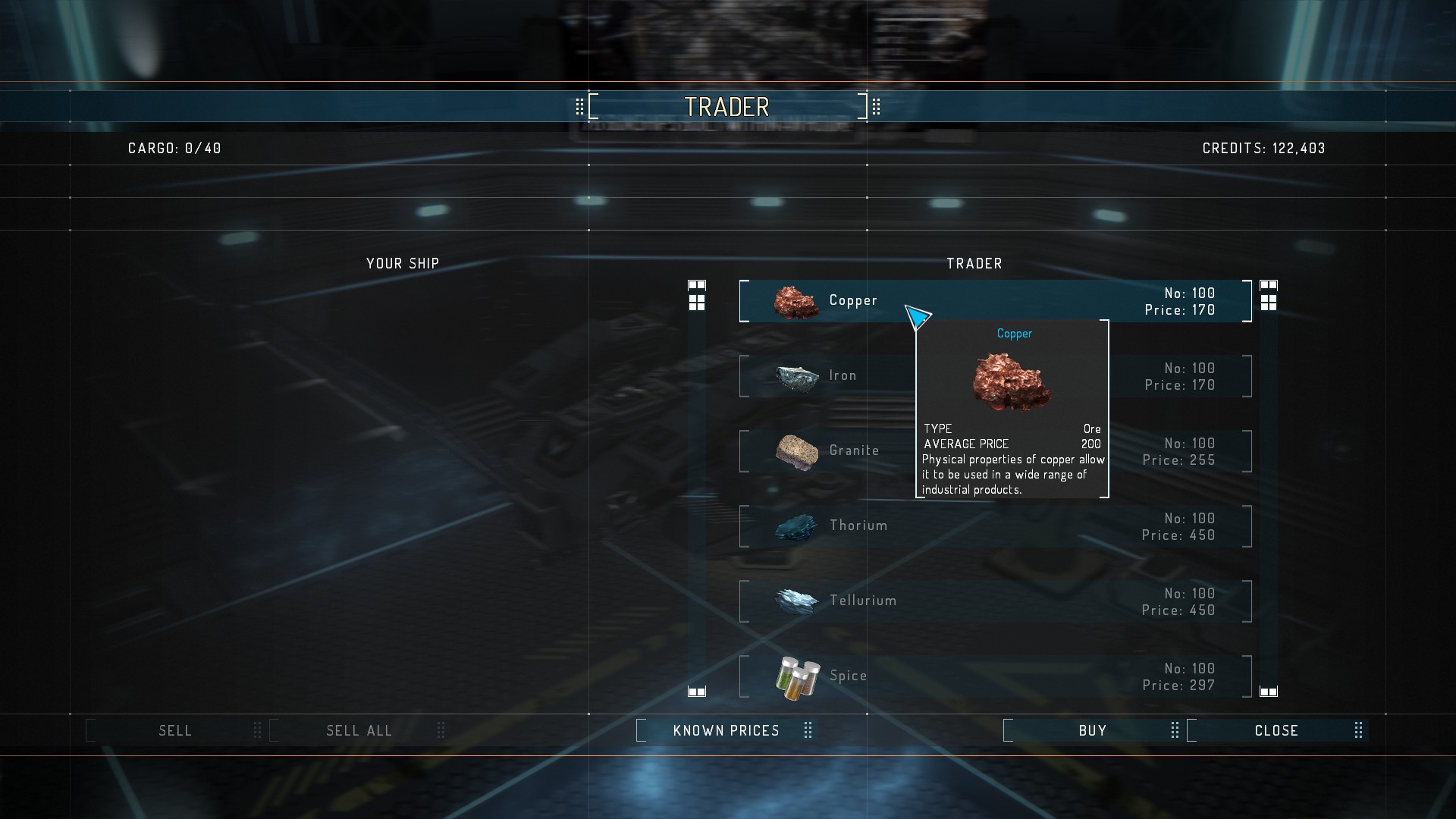Close the trader screen
Image resolution: width=1456 pixels, height=819 pixels.
click(1276, 730)
